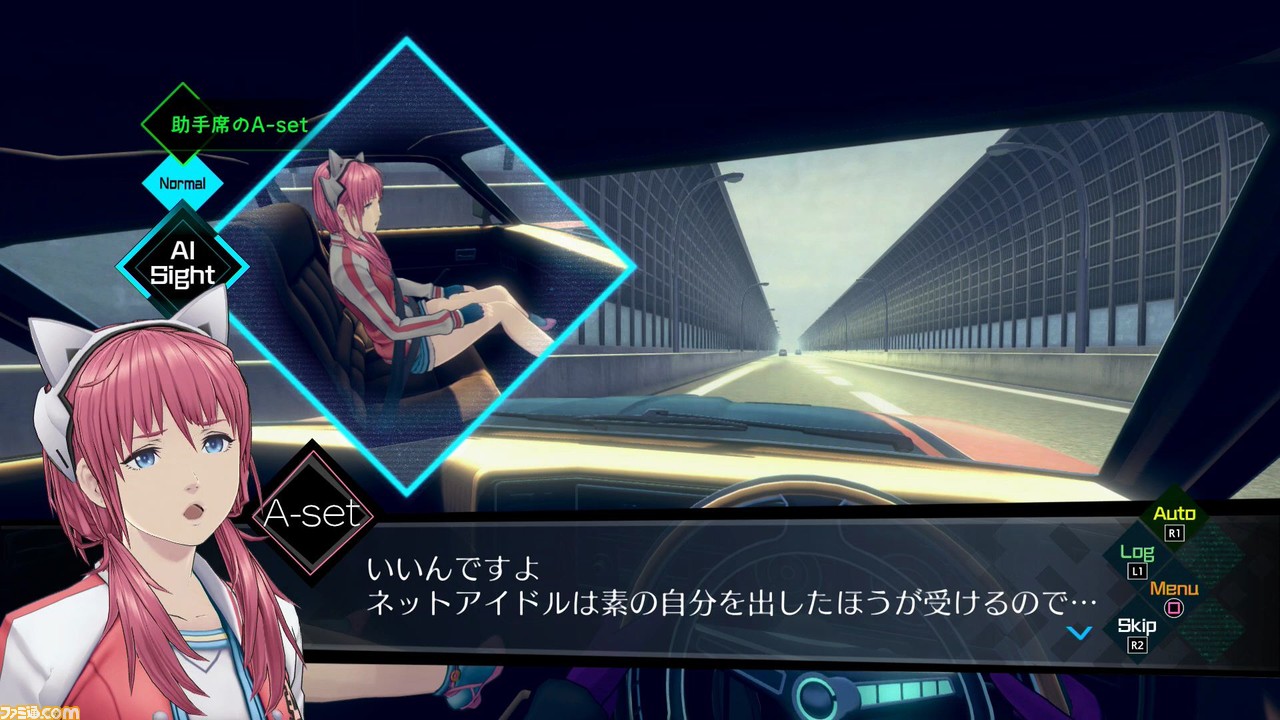Screen dimensions: 1280x720
Task: Click the cyan Normal status diamond
Action: click(x=181, y=184)
